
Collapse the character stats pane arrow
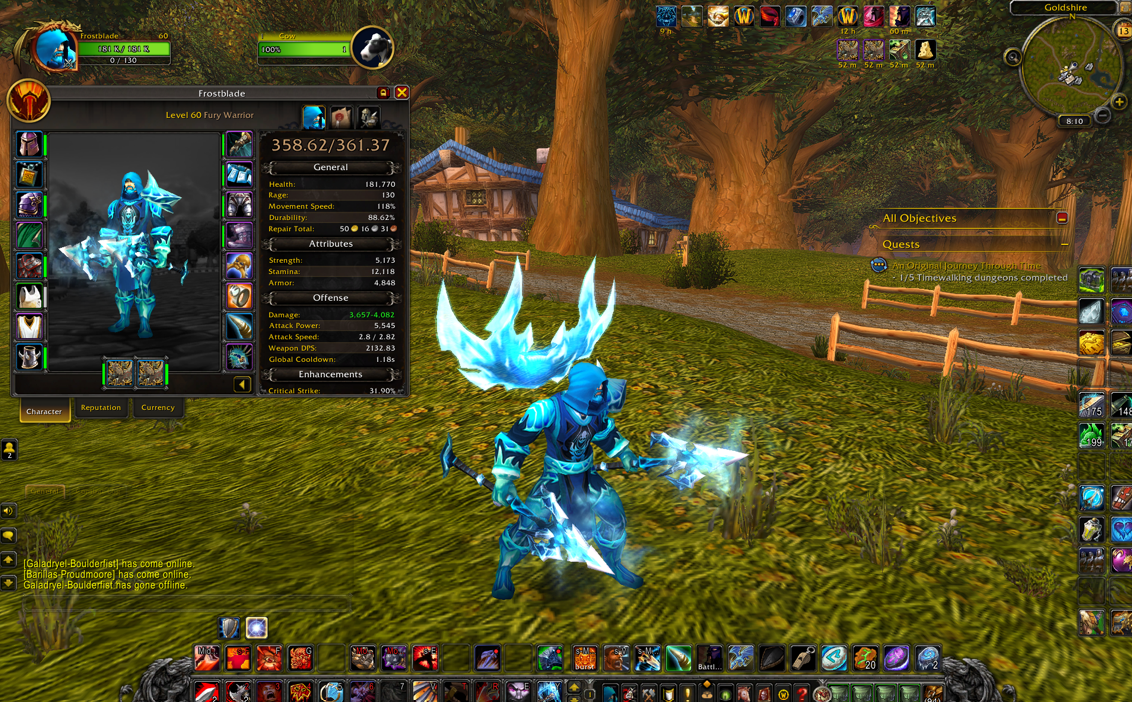coord(242,384)
